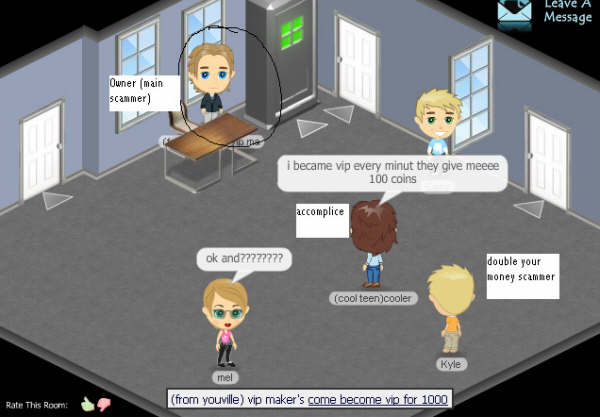Rate the room with green thumbs up

pos(87,404)
